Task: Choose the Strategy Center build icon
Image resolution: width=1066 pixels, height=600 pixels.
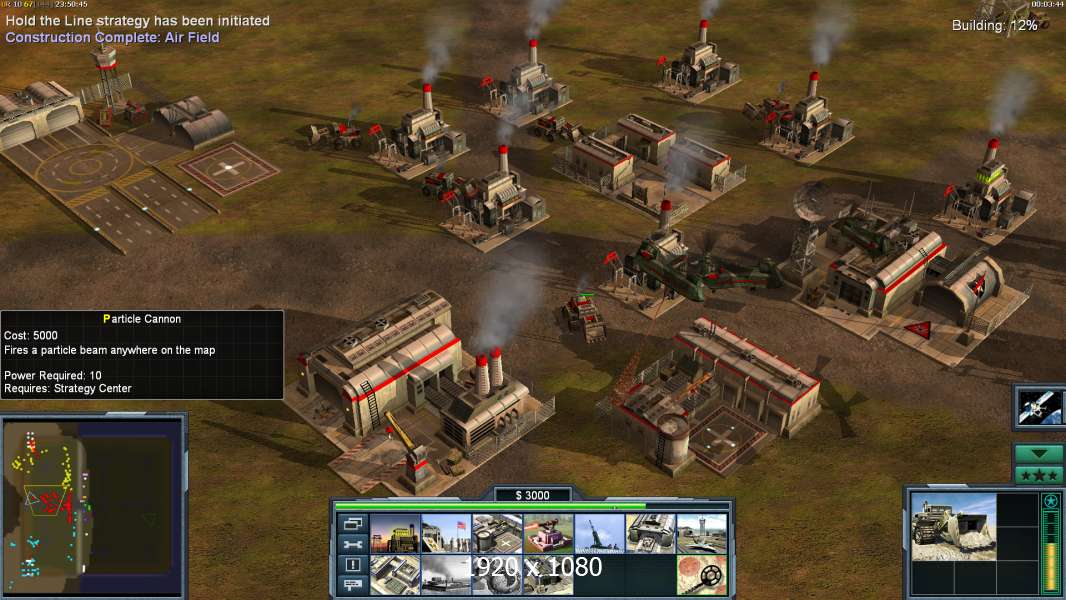Action: tap(395, 574)
